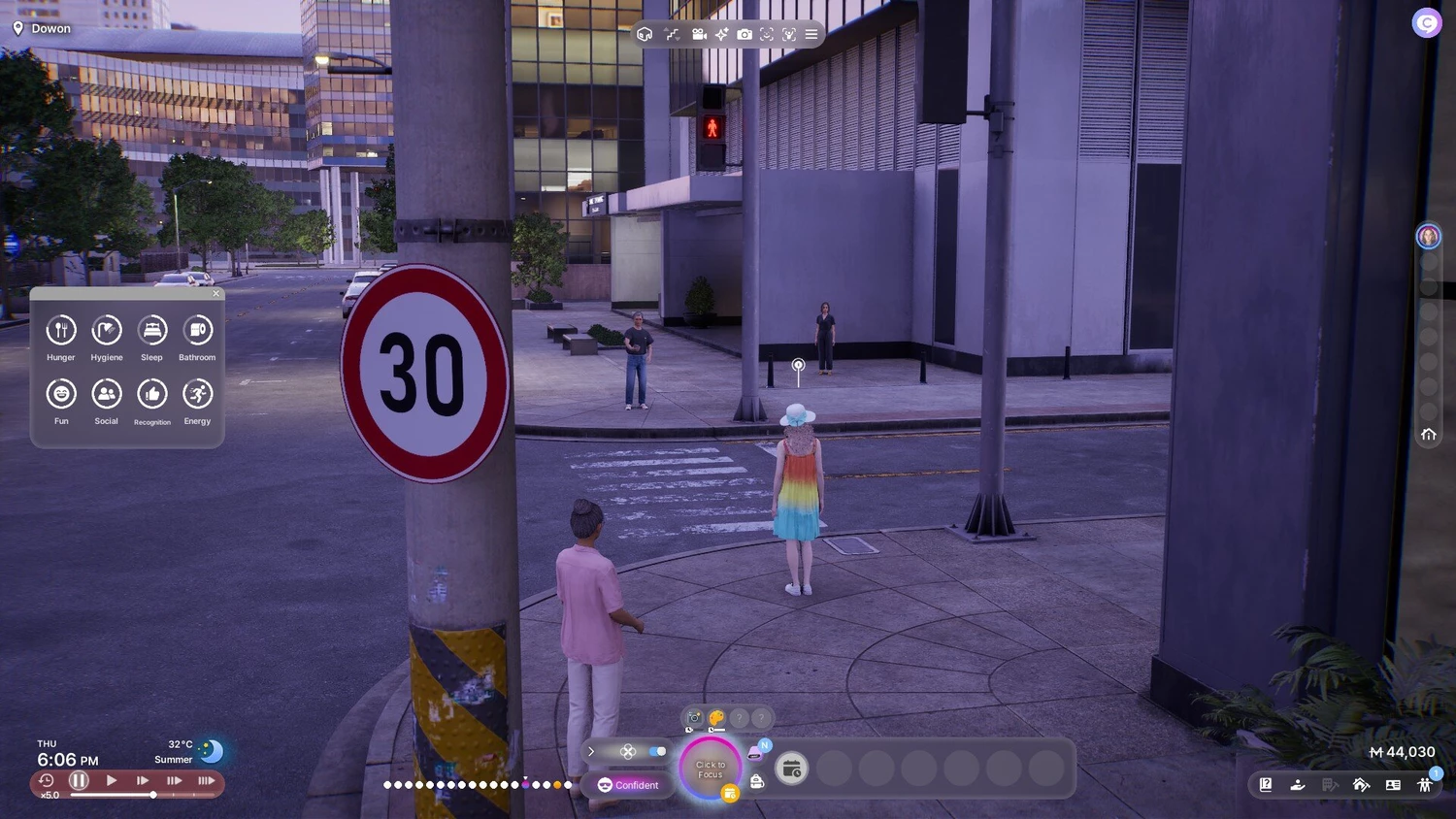Select the Hunger need icon
The image size is (1456, 819).
click(x=61, y=331)
